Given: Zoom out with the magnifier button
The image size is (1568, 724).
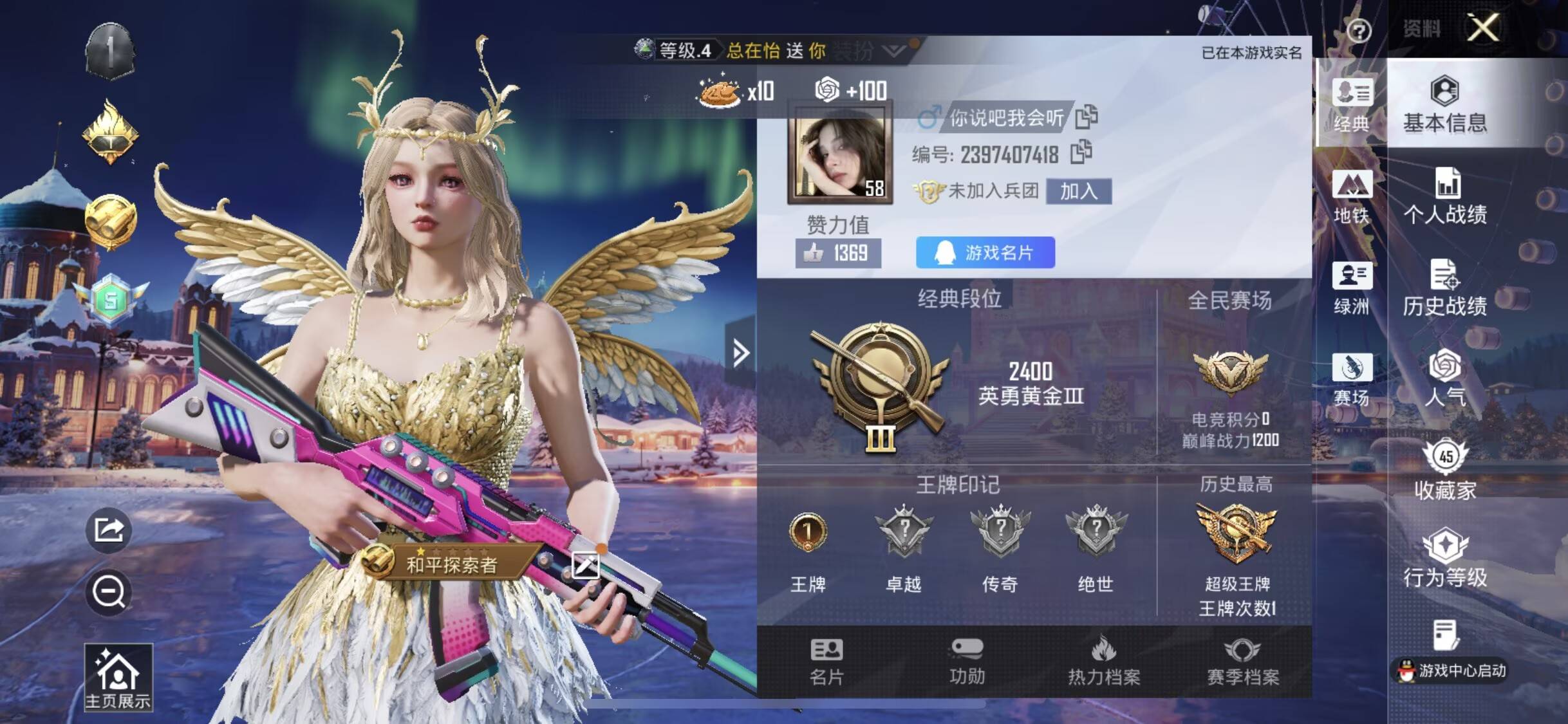Looking at the screenshot, I should [x=109, y=592].
